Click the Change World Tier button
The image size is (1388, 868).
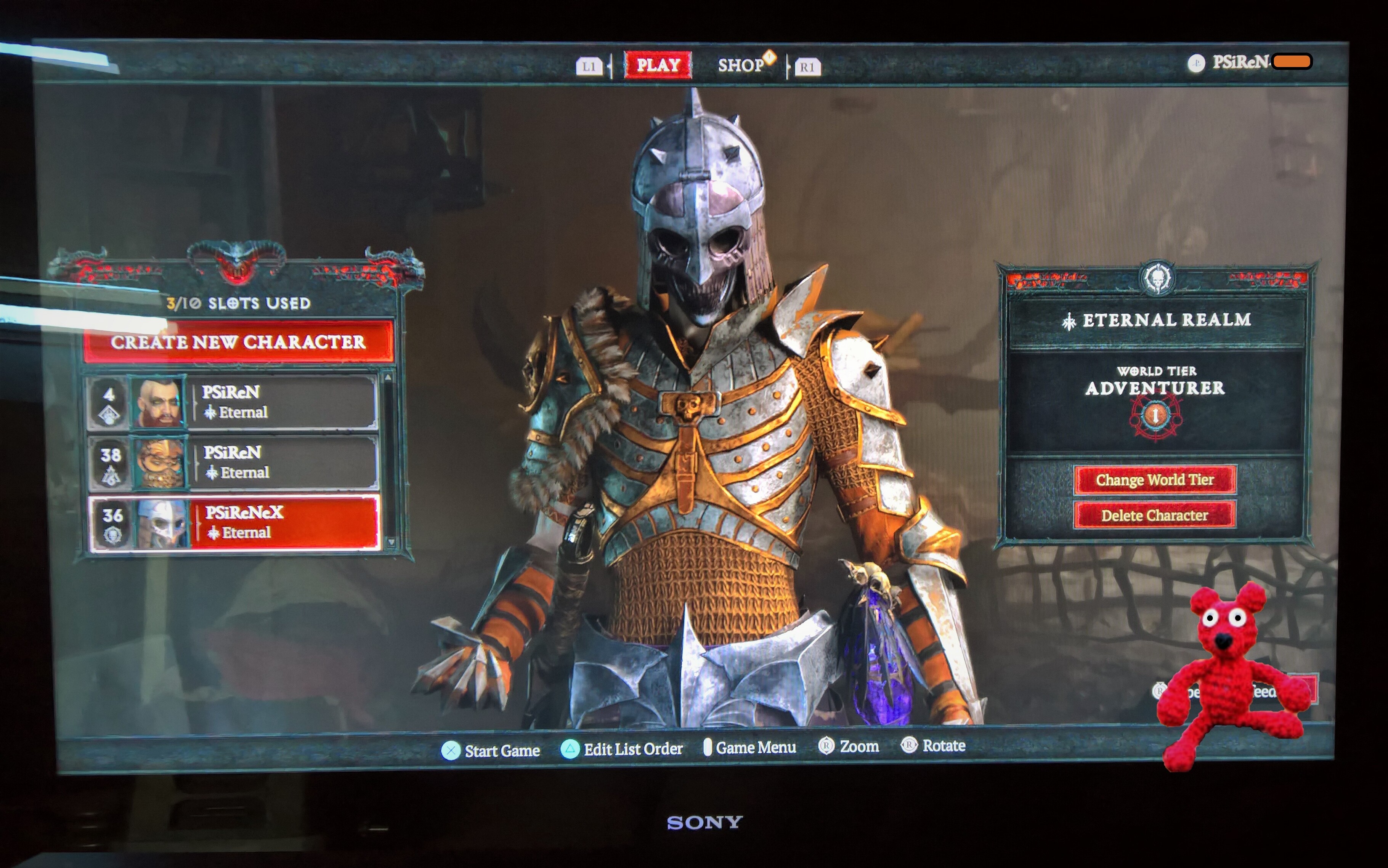[x=1154, y=480]
